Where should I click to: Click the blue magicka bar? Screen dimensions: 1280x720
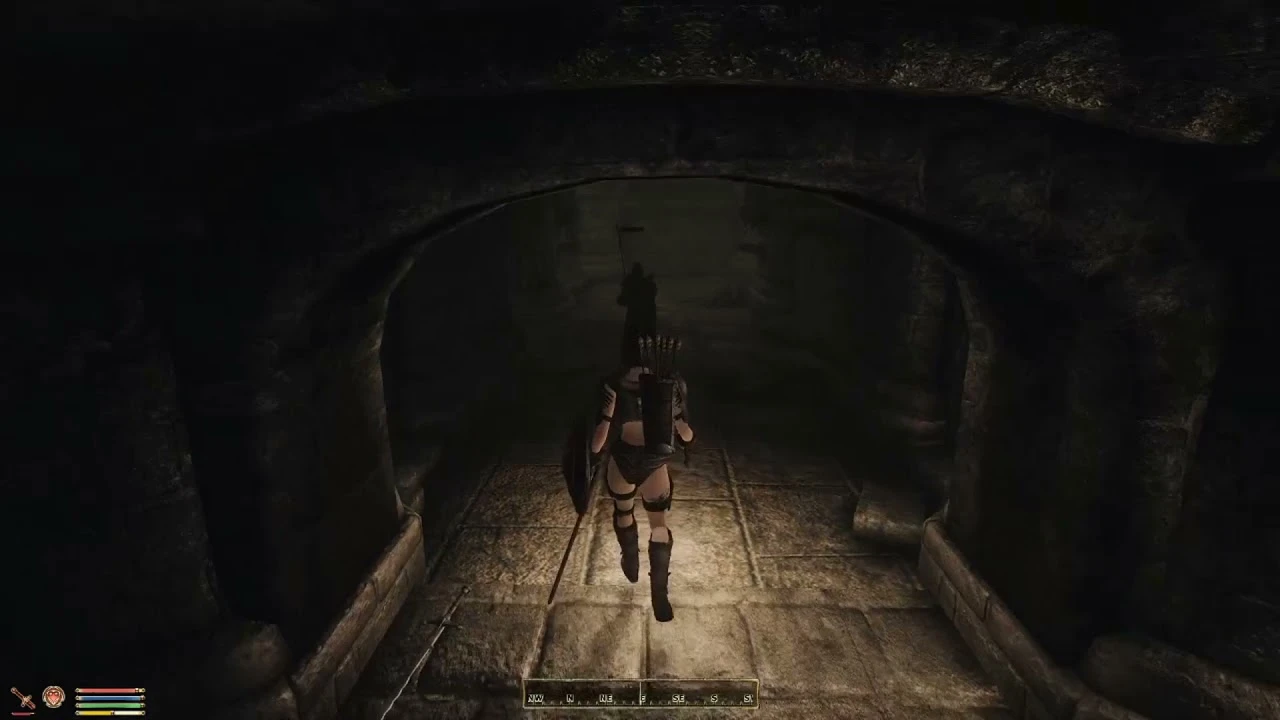point(110,698)
